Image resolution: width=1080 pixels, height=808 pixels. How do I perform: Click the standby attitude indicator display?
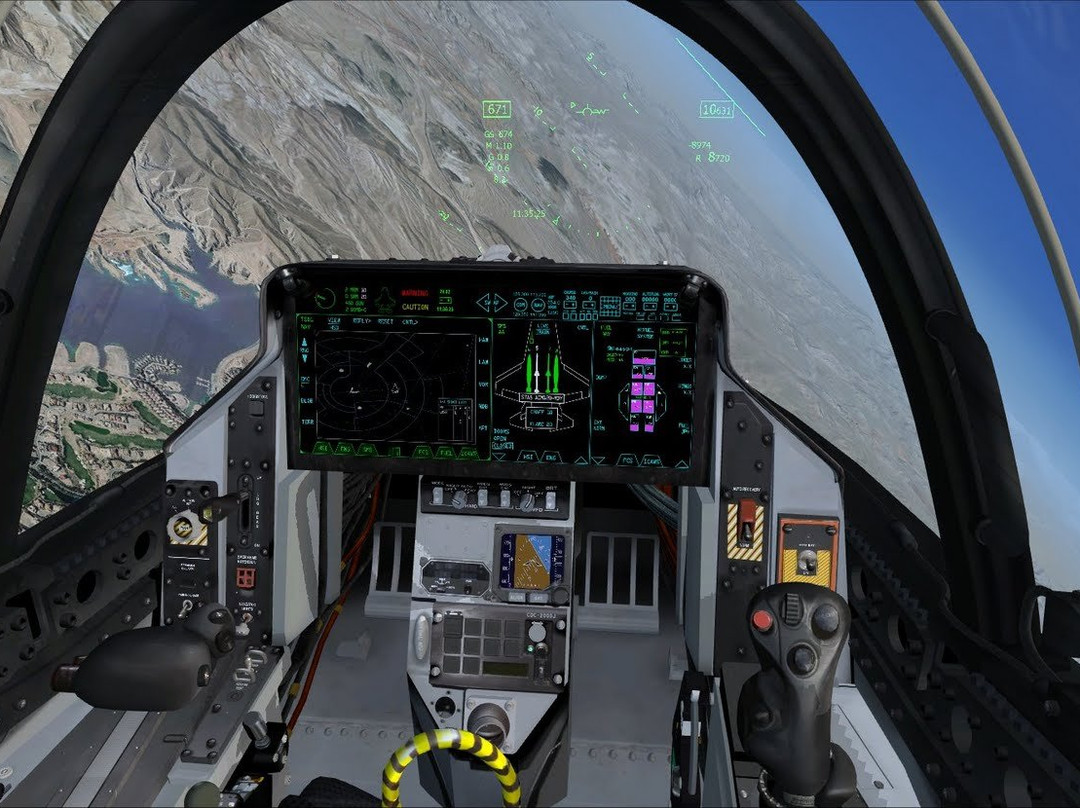click(x=531, y=561)
